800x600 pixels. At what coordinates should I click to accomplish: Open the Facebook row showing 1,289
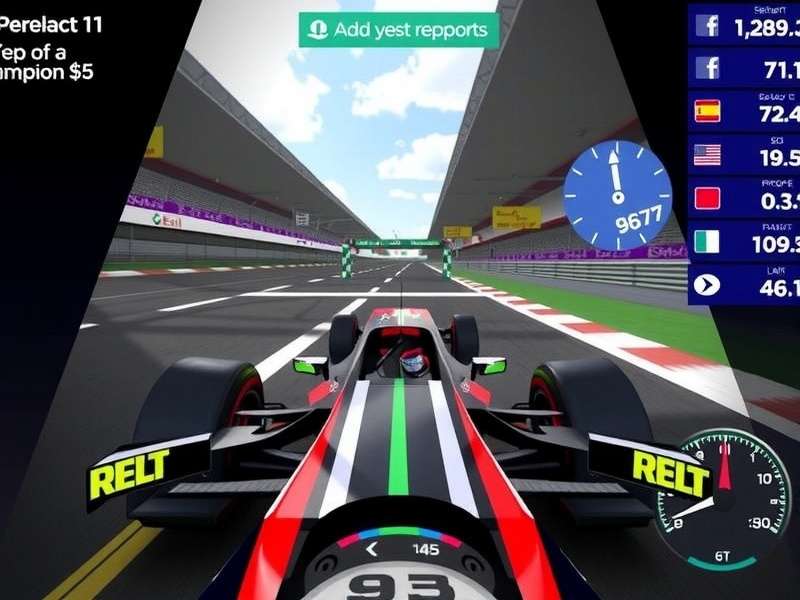point(744,24)
